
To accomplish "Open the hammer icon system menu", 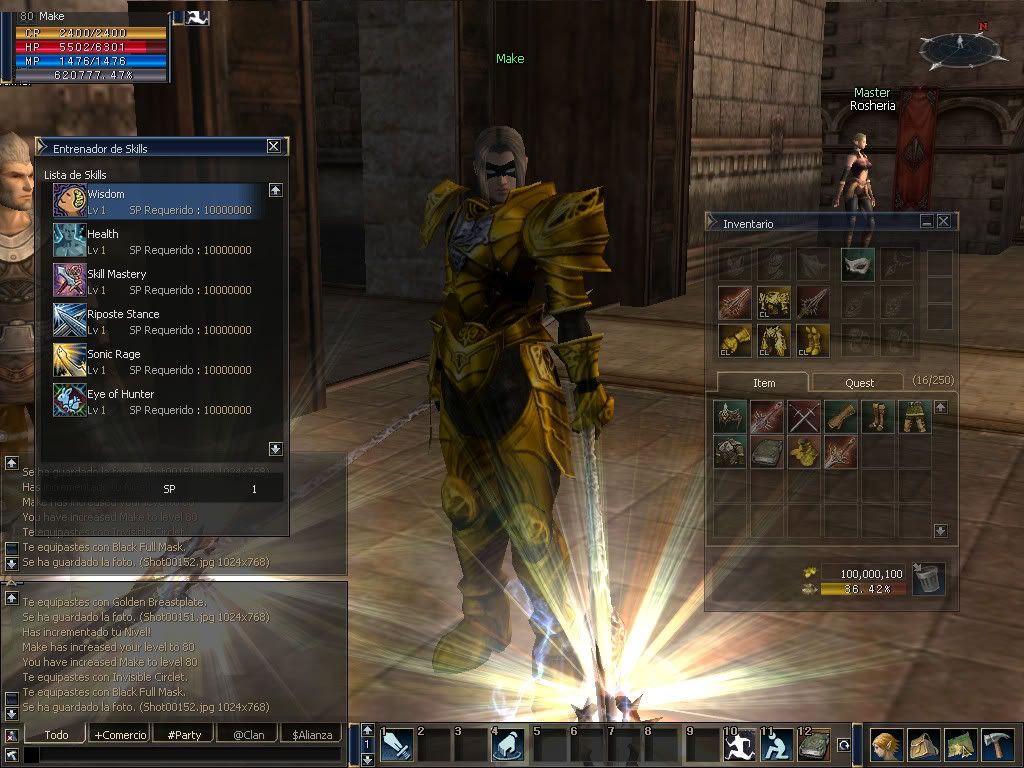I will 998,745.
